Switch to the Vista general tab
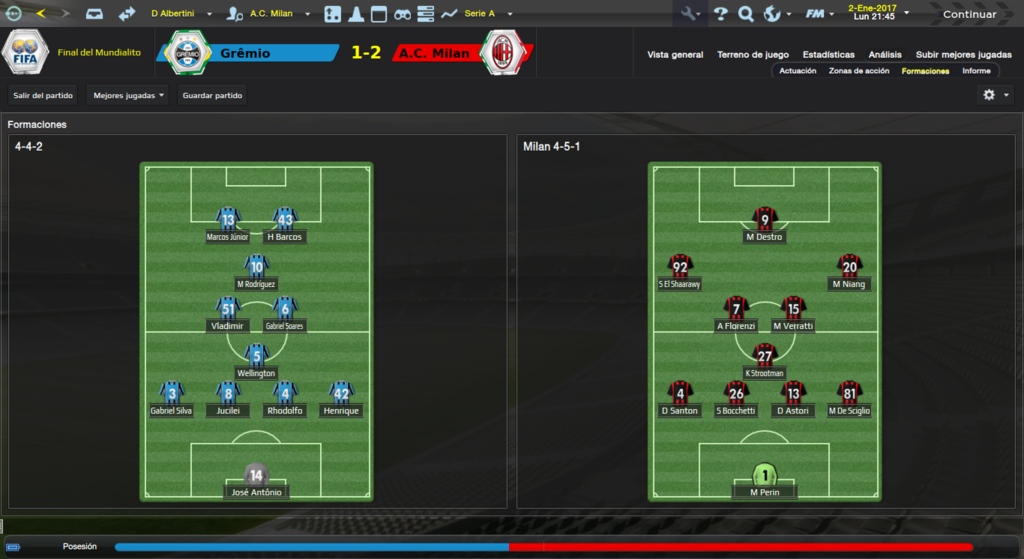This screenshot has width=1024, height=559. coord(675,55)
